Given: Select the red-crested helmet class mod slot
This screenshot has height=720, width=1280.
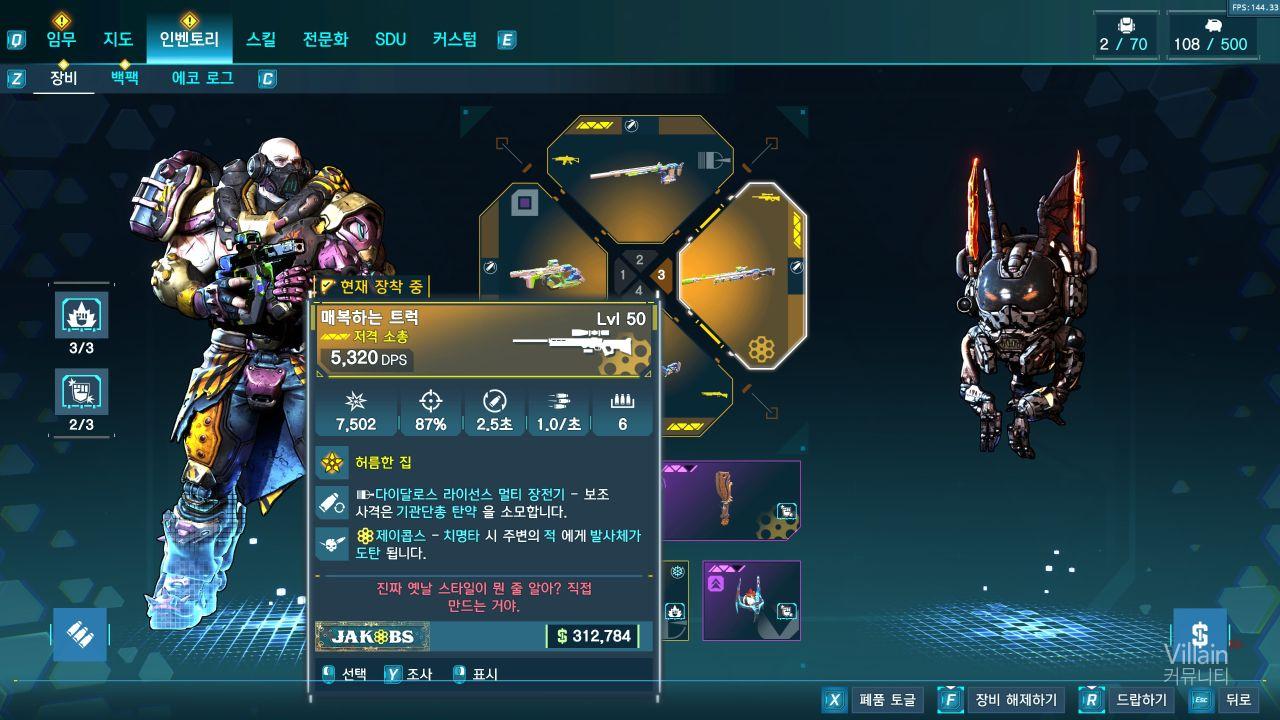Looking at the screenshot, I should click(x=751, y=600).
